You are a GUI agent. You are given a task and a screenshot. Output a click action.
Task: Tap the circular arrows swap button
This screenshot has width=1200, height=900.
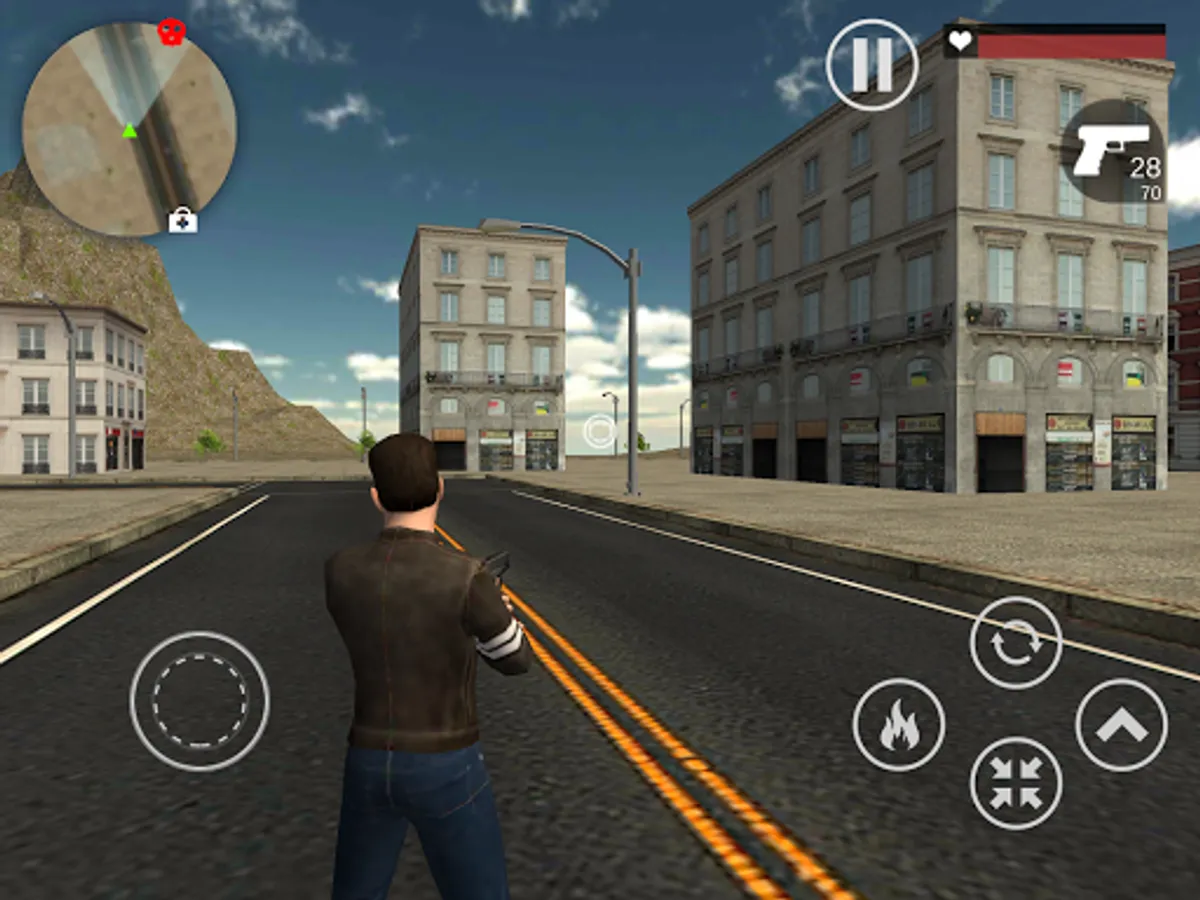(x=1016, y=643)
